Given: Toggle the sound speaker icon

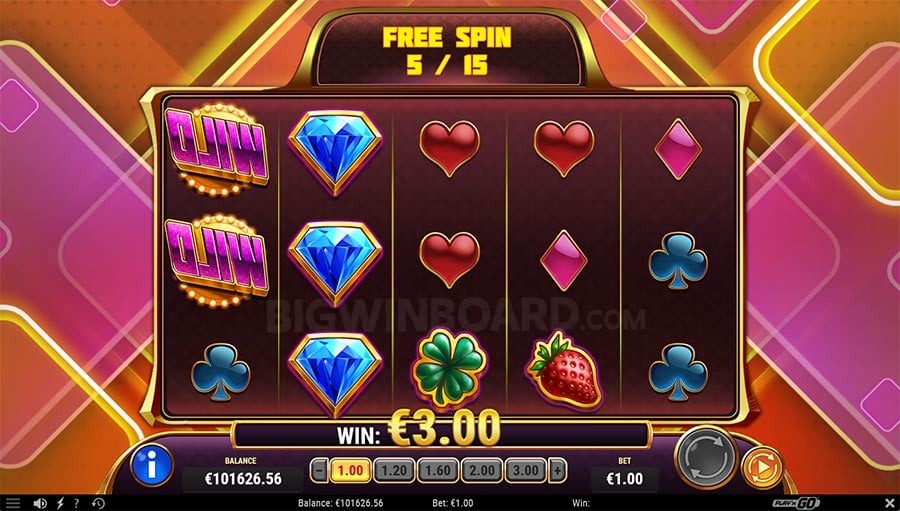Looking at the screenshot, I should [x=40, y=502].
